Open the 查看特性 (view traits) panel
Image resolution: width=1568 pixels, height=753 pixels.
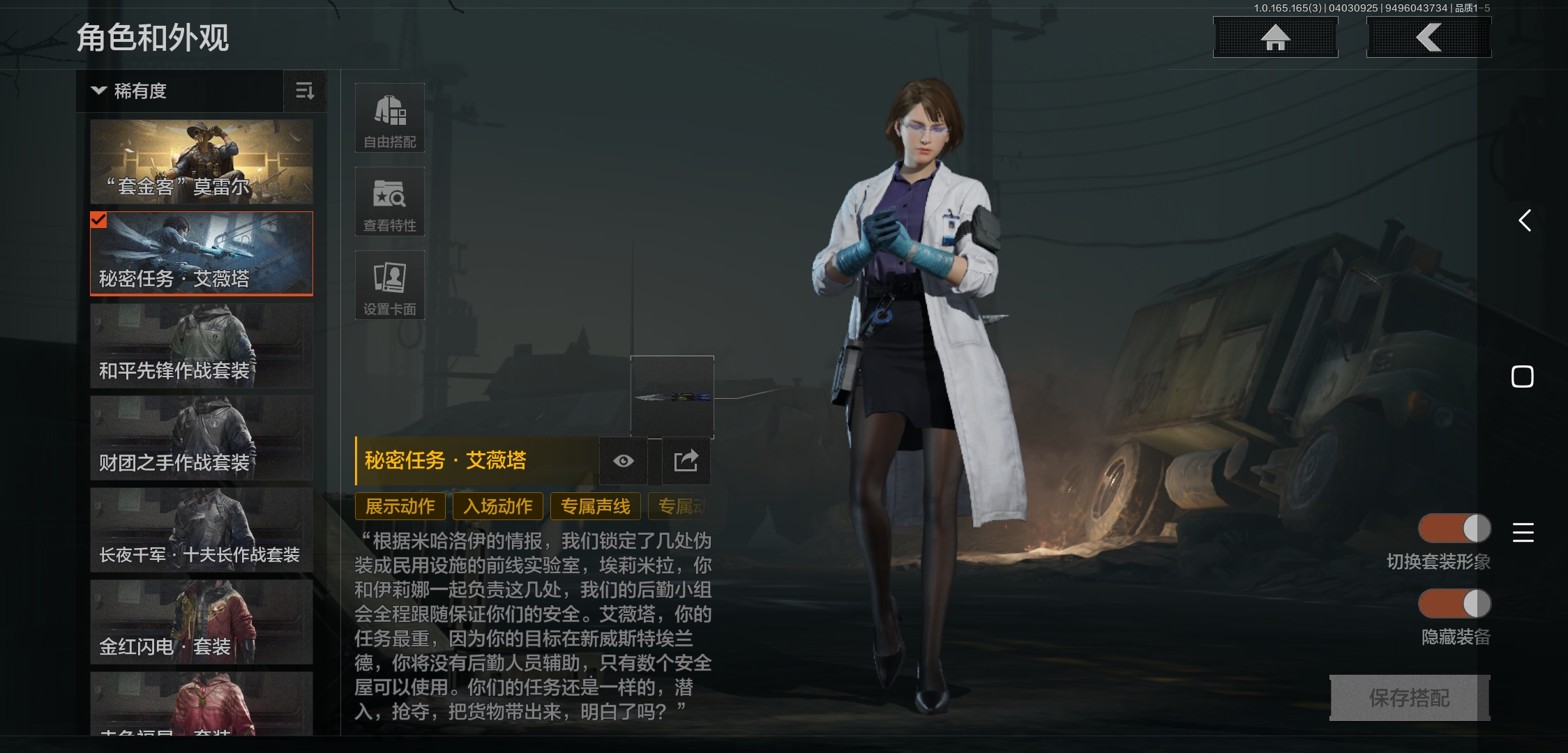(390, 201)
